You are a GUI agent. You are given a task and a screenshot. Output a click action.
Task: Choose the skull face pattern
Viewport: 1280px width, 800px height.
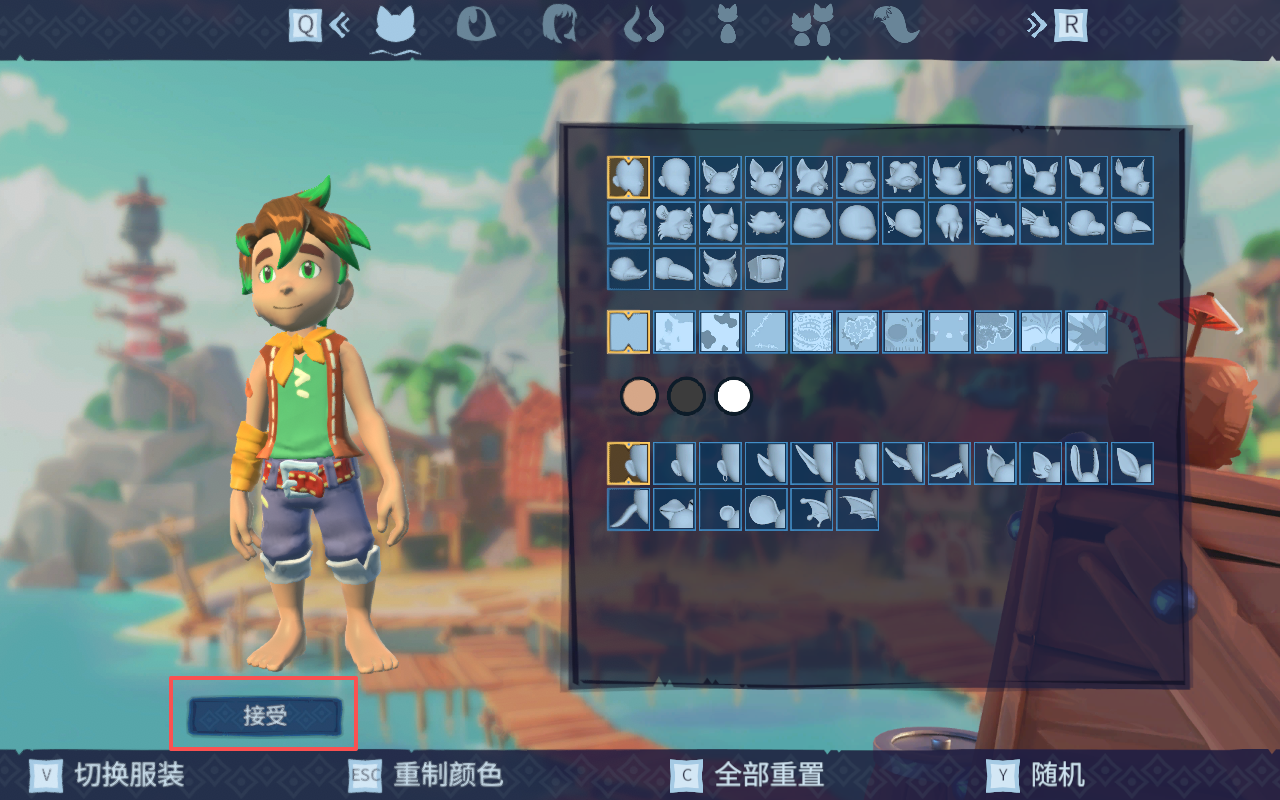point(904,332)
